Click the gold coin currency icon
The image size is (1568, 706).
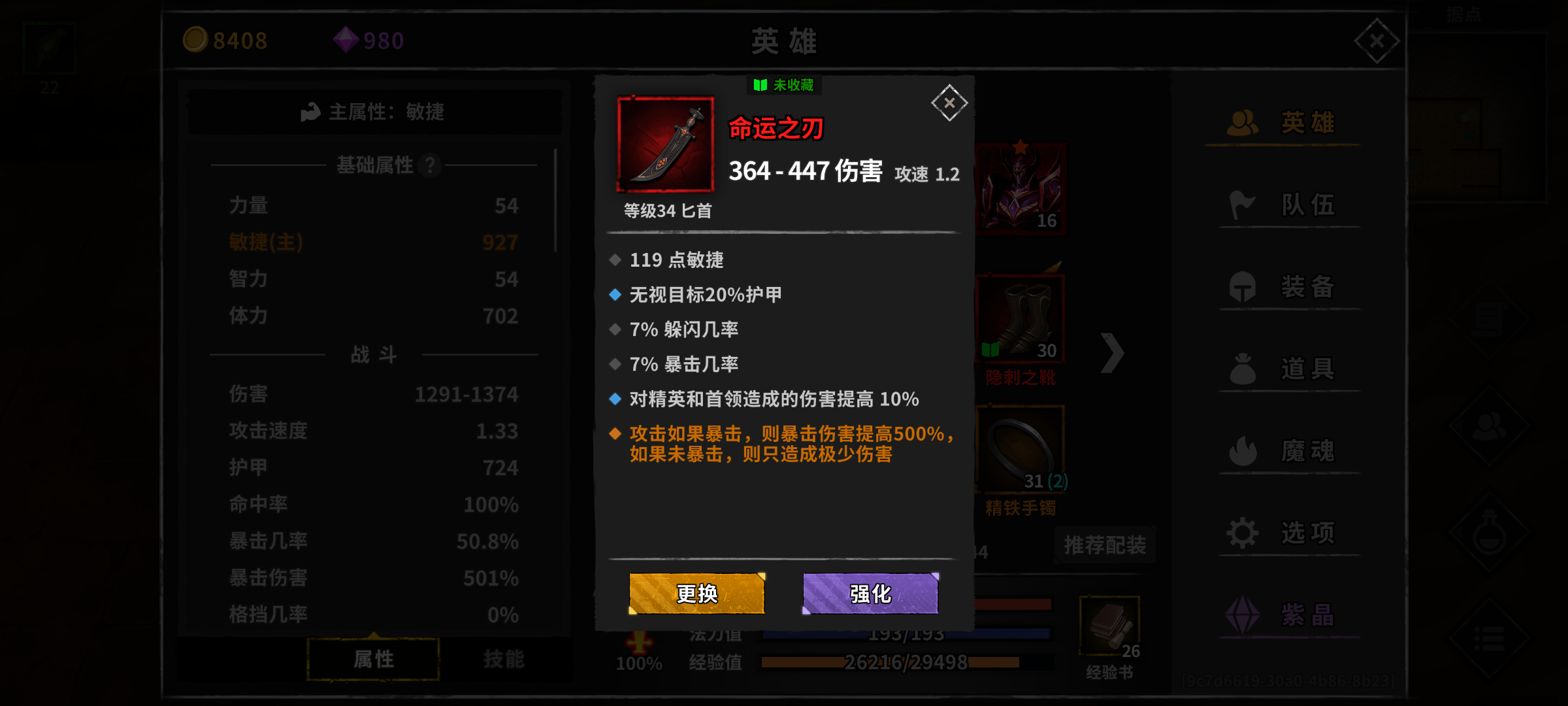(195, 41)
